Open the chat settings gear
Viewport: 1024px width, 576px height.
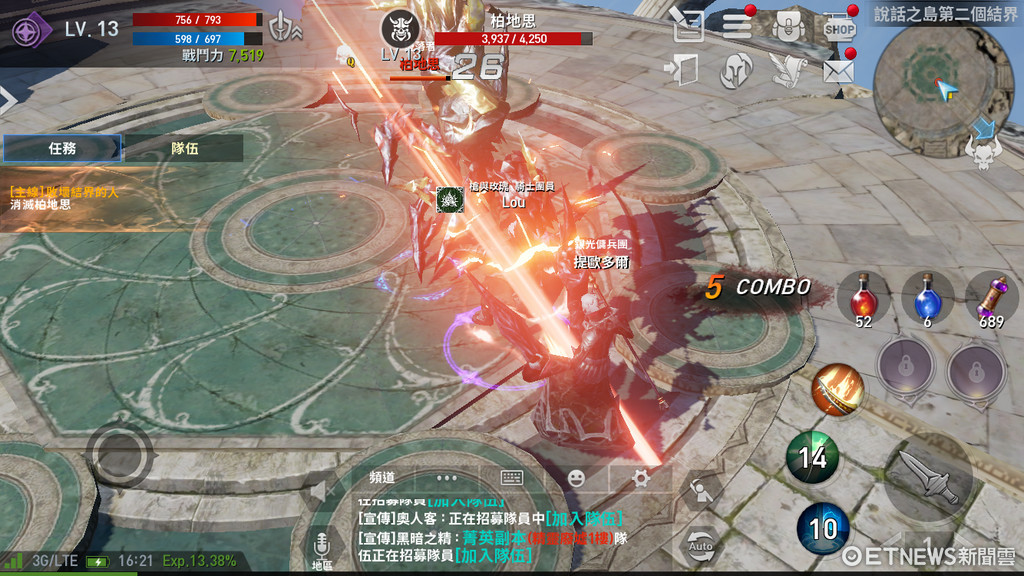point(641,478)
